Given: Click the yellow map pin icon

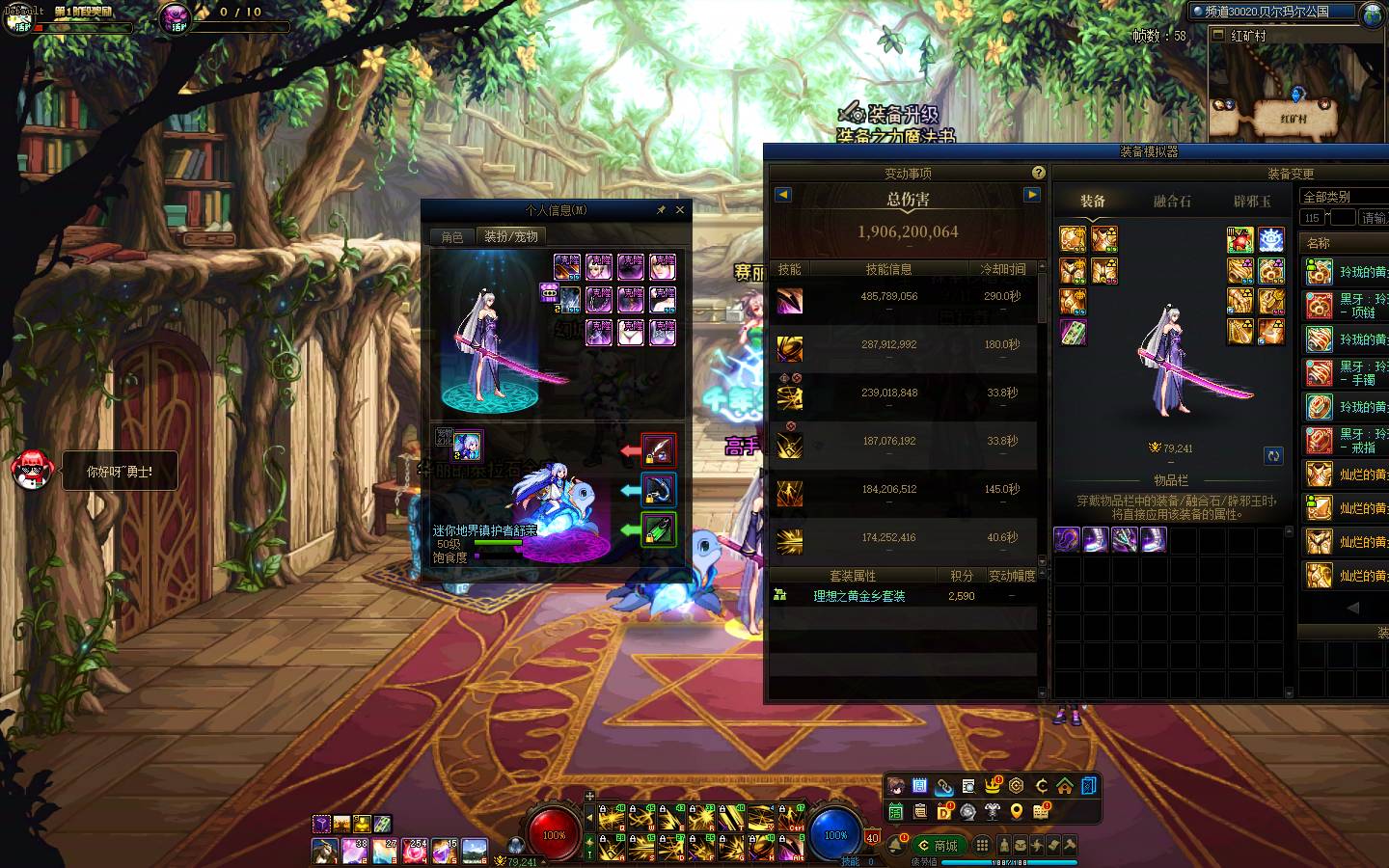Looking at the screenshot, I should pos(1017,812).
